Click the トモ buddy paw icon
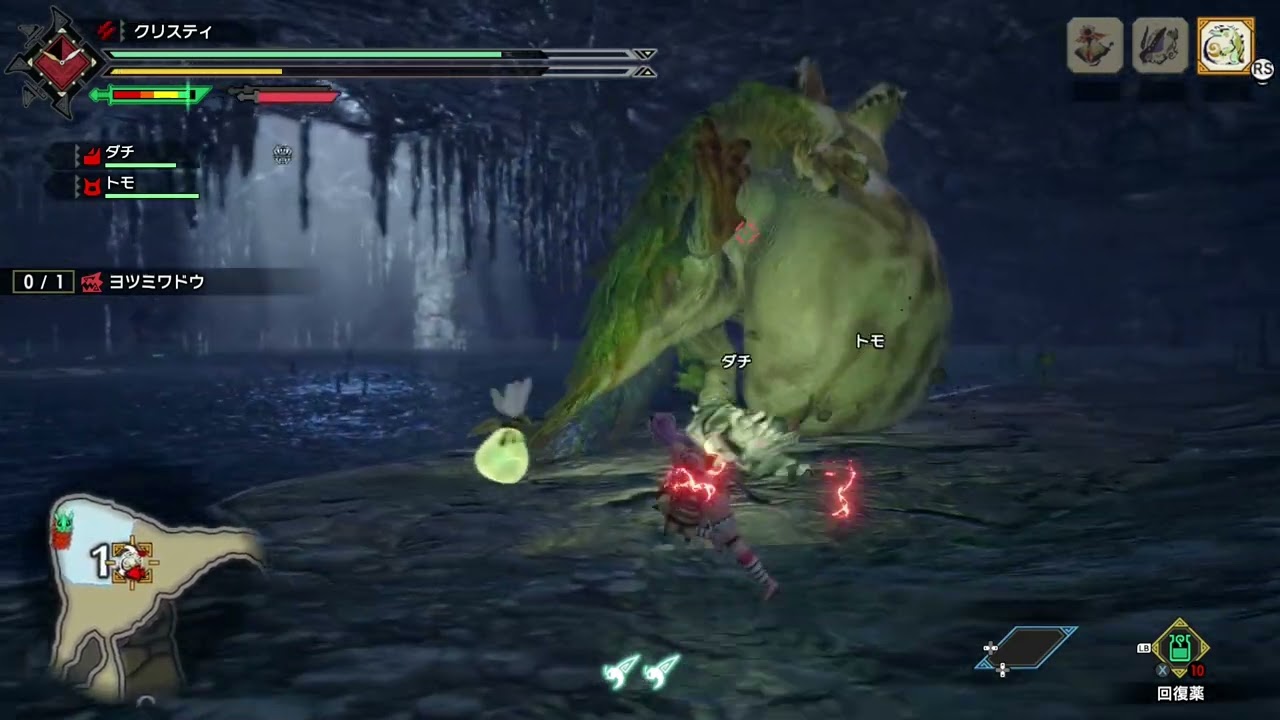Image resolution: width=1280 pixels, height=720 pixels. click(x=92, y=185)
